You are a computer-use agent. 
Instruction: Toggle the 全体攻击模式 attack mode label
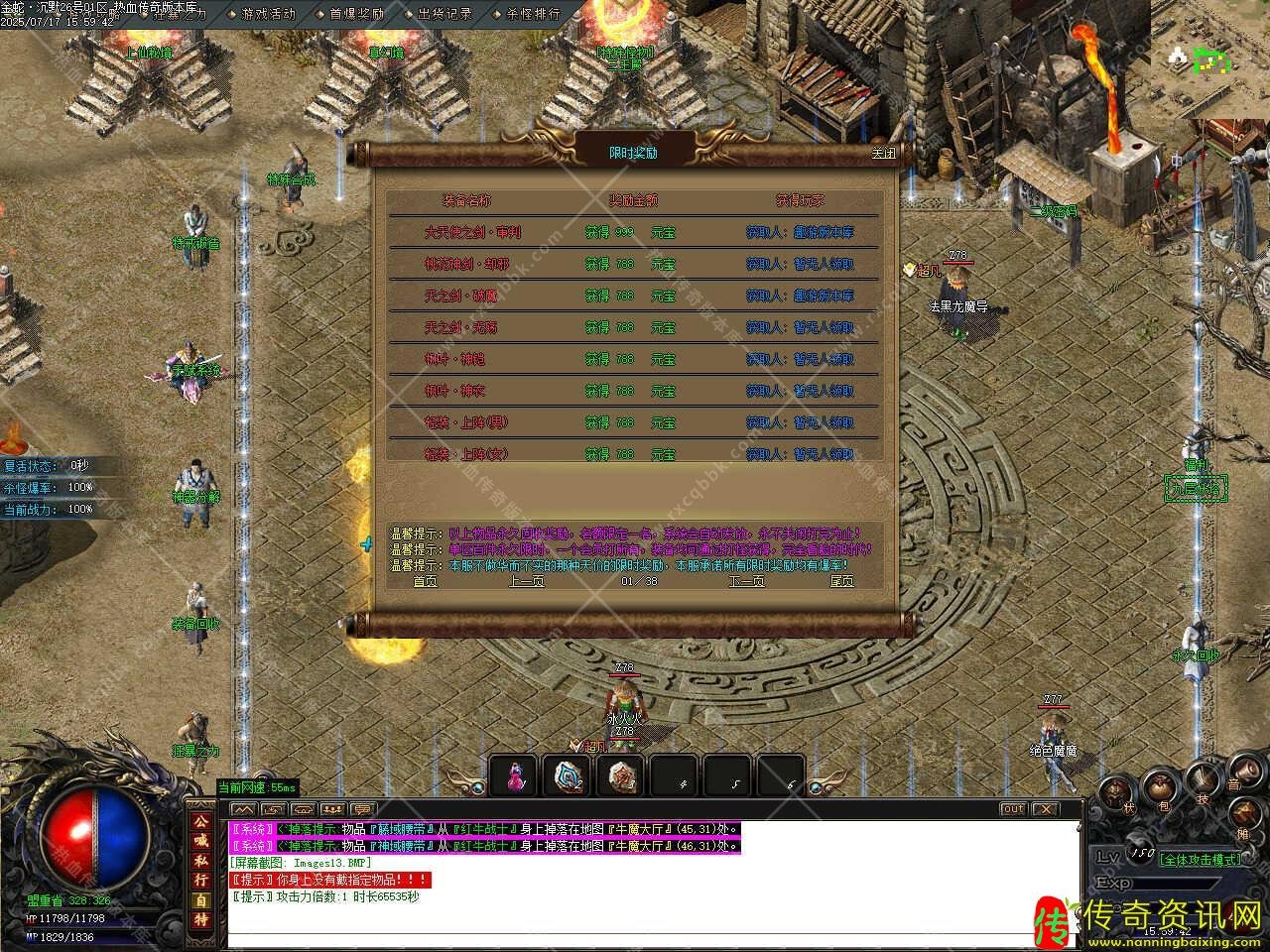[x=1201, y=860]
